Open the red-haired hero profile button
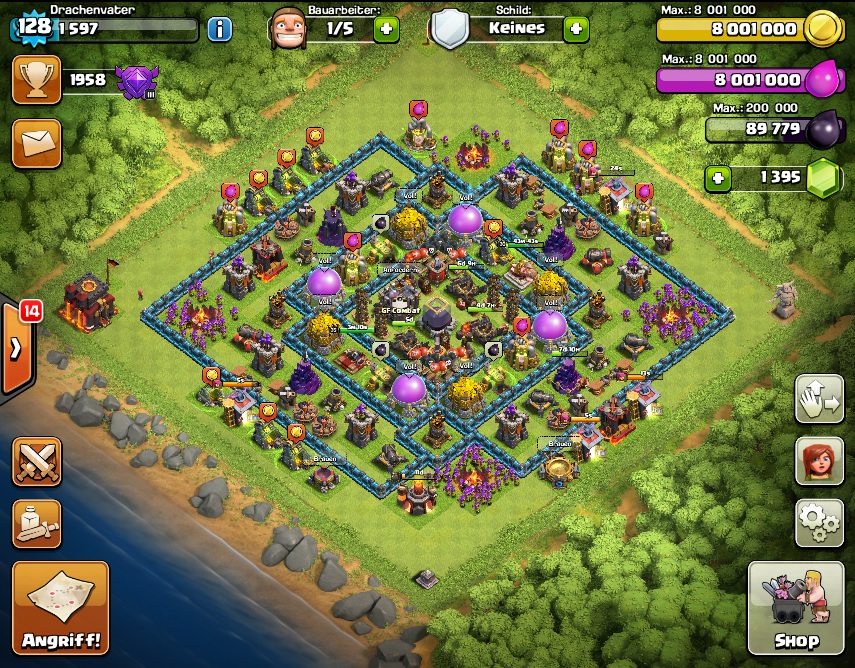This screenshot has height=668, width=855. click(819, 460)
